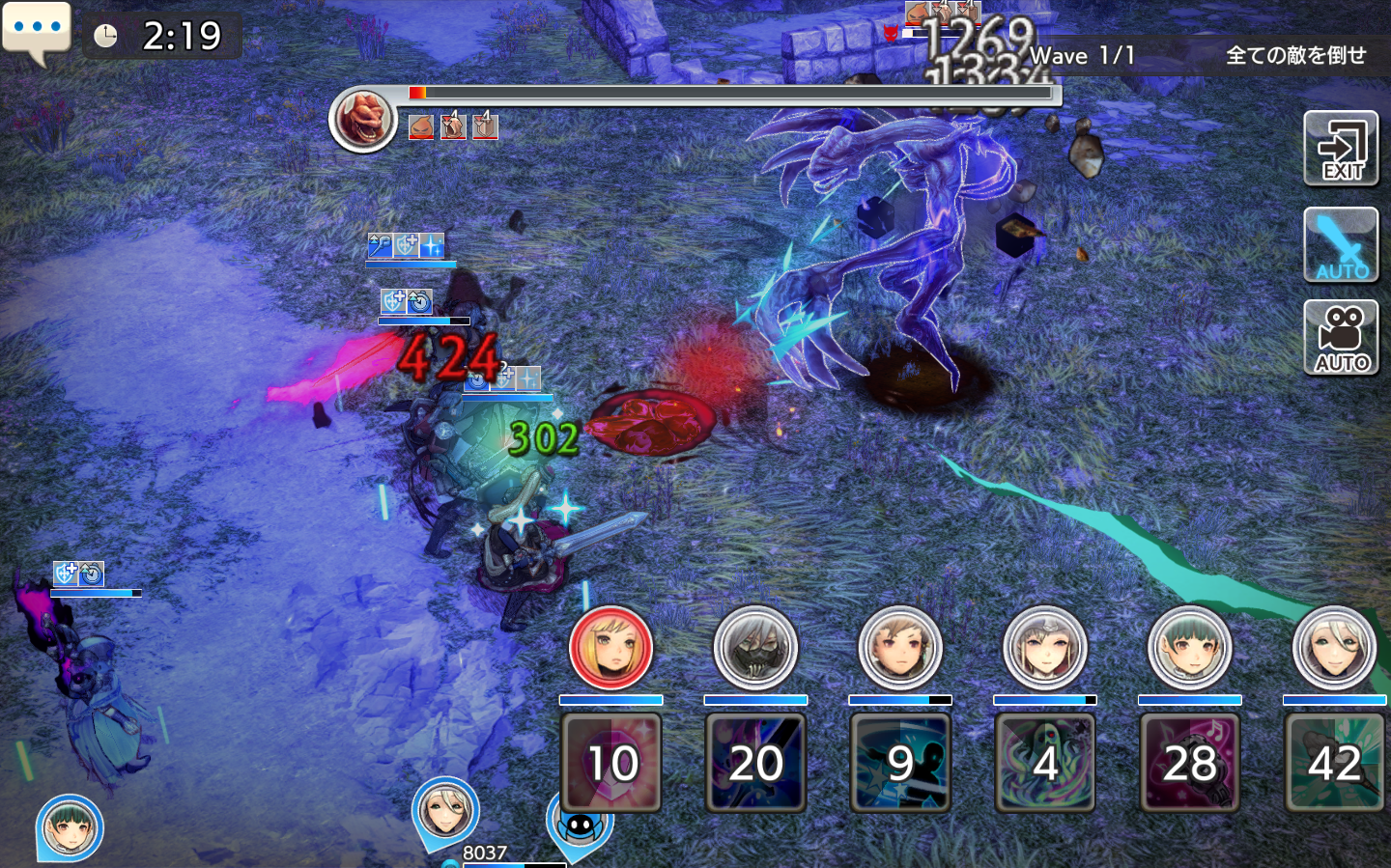The image size is (1391, 868).
Task: Select the red-ringed blonde character portrait
Action: [610, 648]
